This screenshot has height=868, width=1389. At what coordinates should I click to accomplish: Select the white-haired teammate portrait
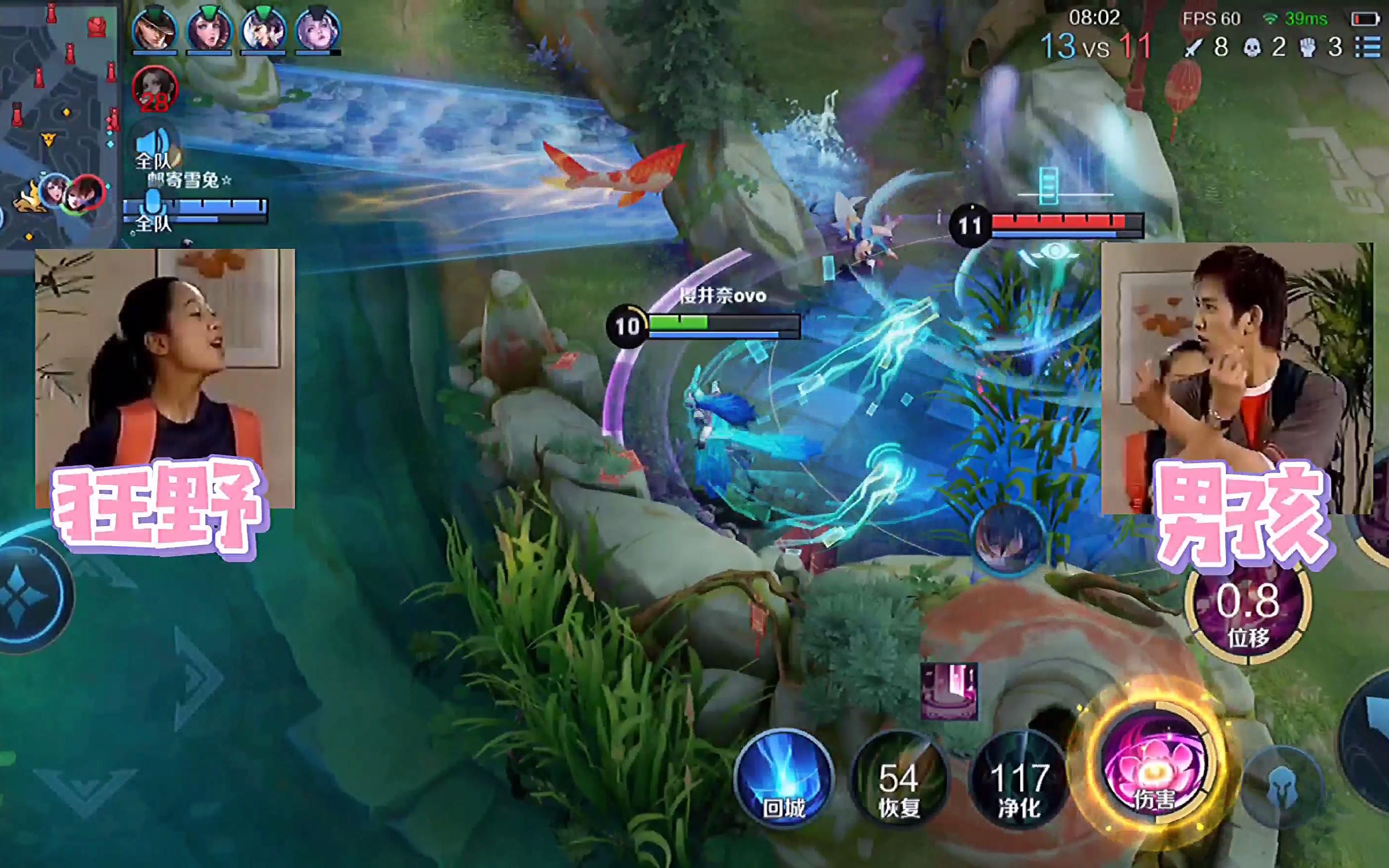[x=317, y=29]
